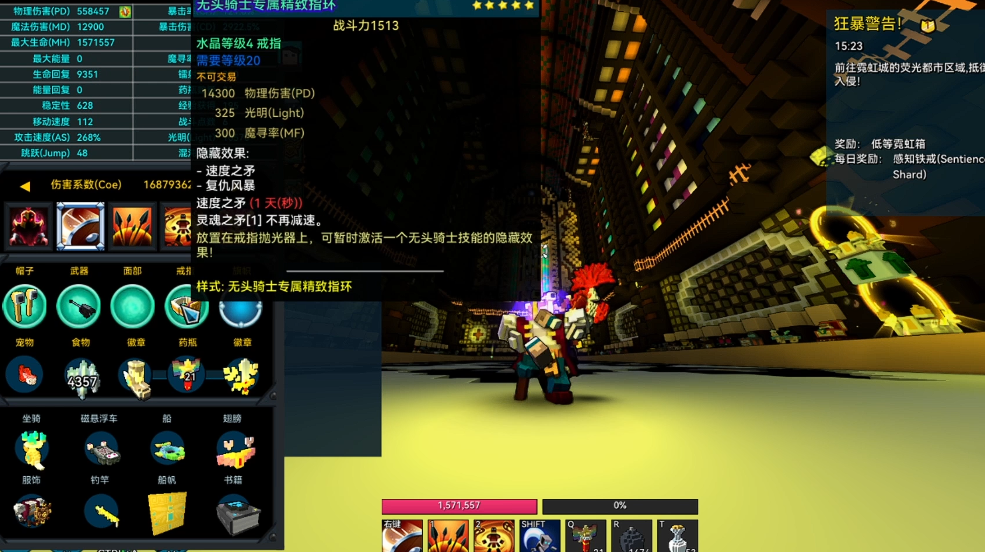Click the left arrow beside 伤害系数
Image resolution: width=985 pixels, height=552 pixels.
(x=26, y=185)
